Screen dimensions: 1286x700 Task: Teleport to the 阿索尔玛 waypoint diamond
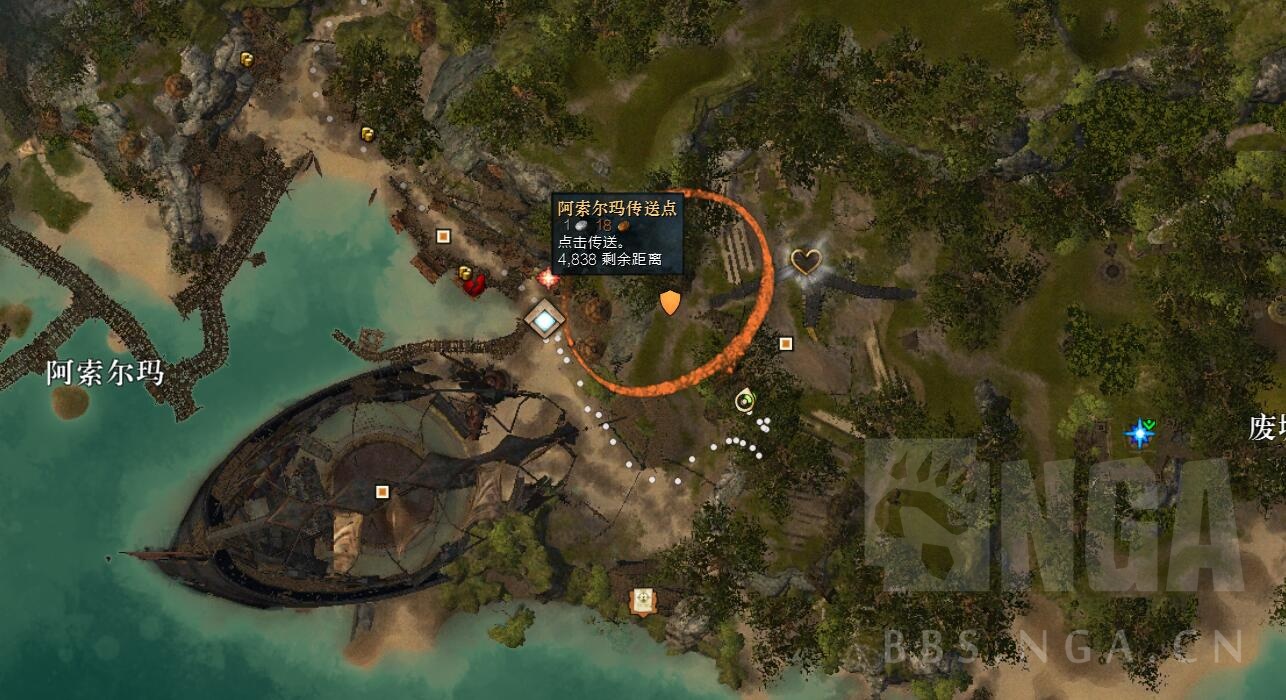click(545, 320)
